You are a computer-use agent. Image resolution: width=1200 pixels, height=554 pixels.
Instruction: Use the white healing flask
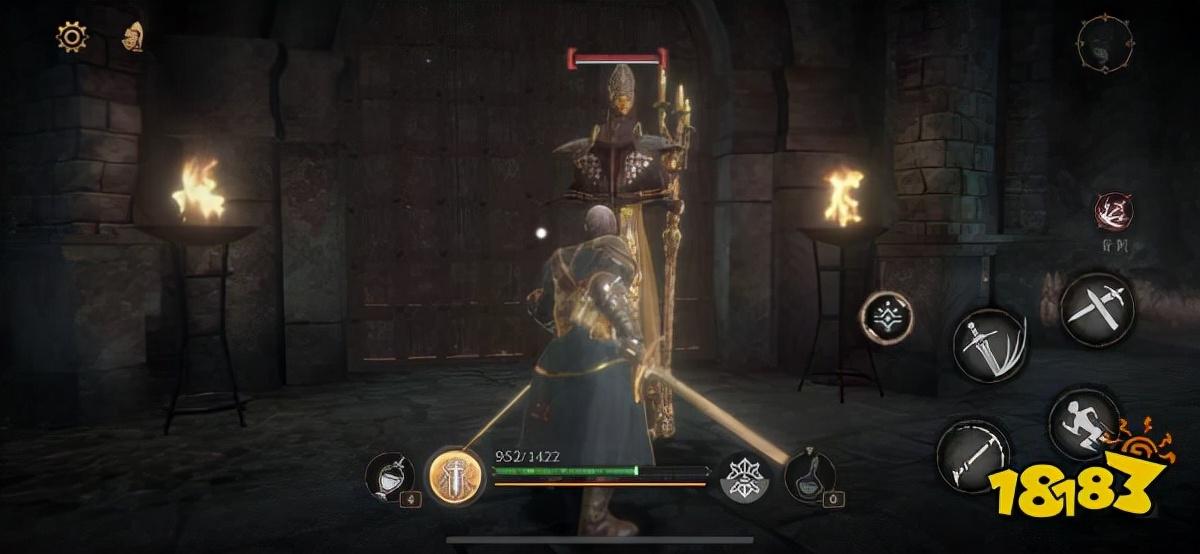[389, 476]
